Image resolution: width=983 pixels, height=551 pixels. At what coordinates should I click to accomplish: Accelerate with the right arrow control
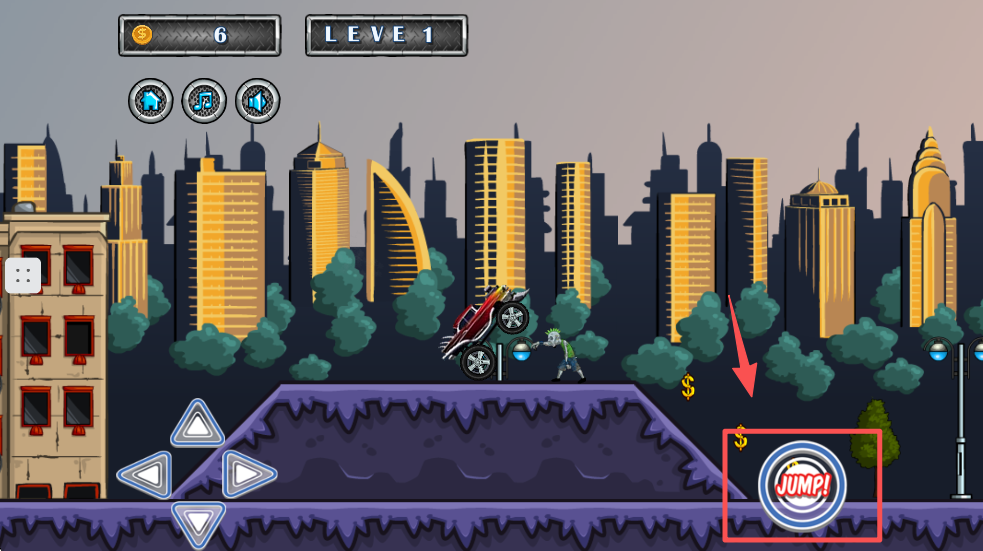click(x=247, y=474)
